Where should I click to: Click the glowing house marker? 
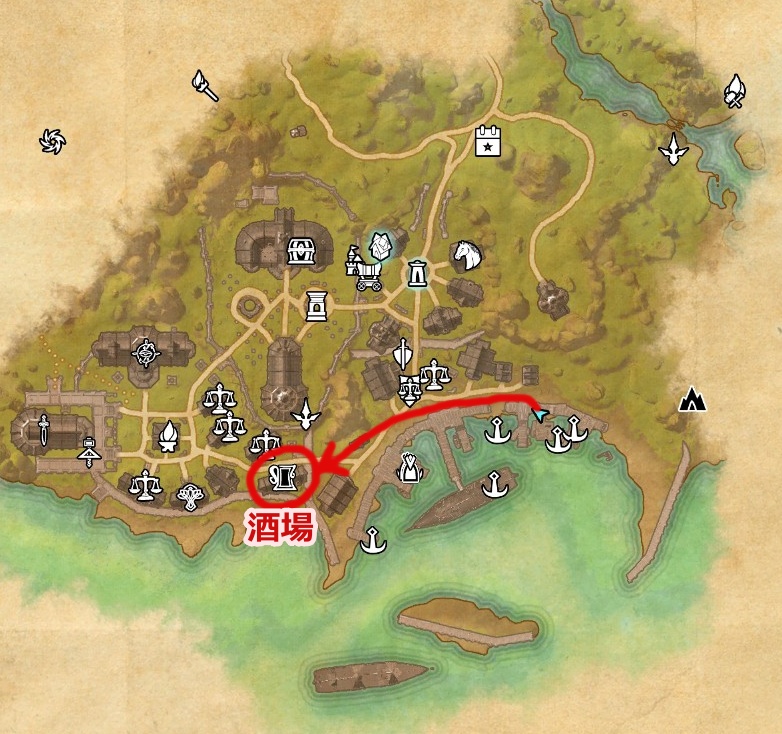(380, 245)
